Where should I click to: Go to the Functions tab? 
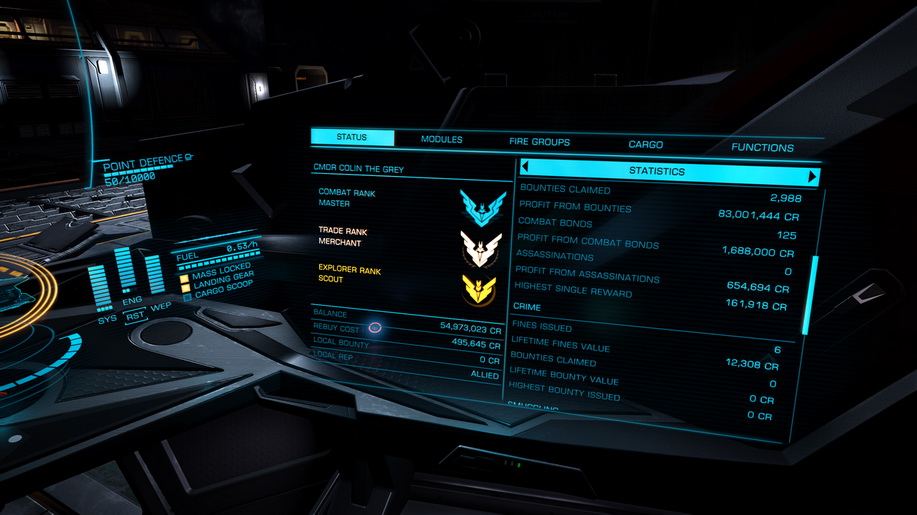click(762, 148)
